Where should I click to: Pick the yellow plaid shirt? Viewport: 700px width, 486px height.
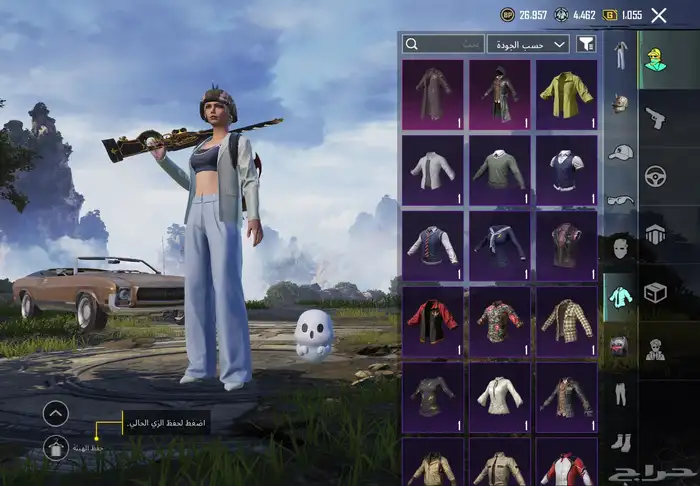(566, 321)
